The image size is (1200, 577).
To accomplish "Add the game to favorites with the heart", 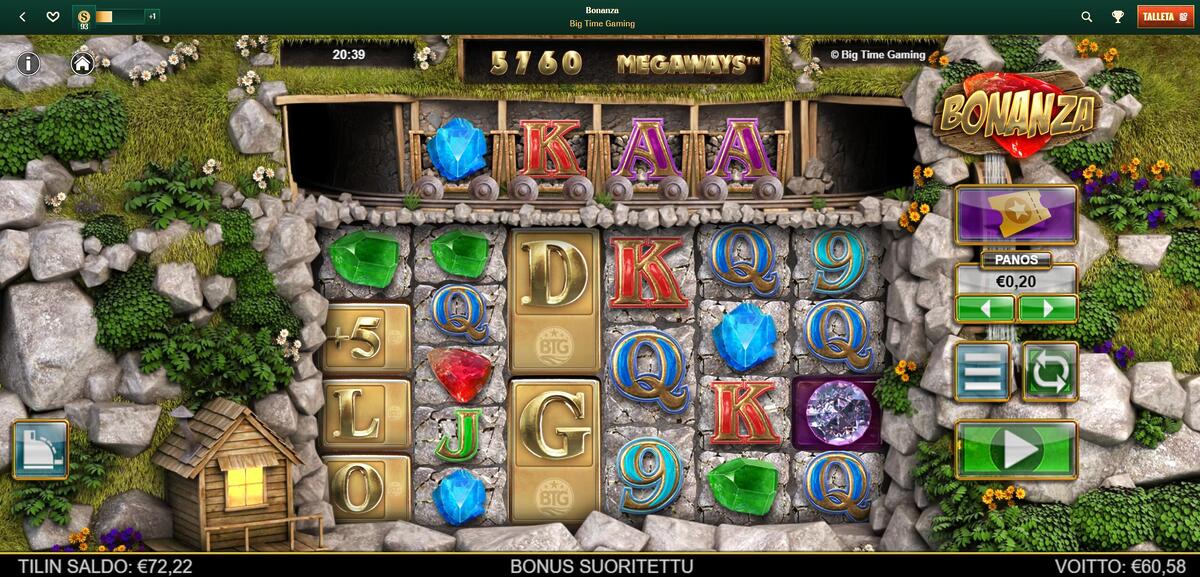I will tap(53, 17).
